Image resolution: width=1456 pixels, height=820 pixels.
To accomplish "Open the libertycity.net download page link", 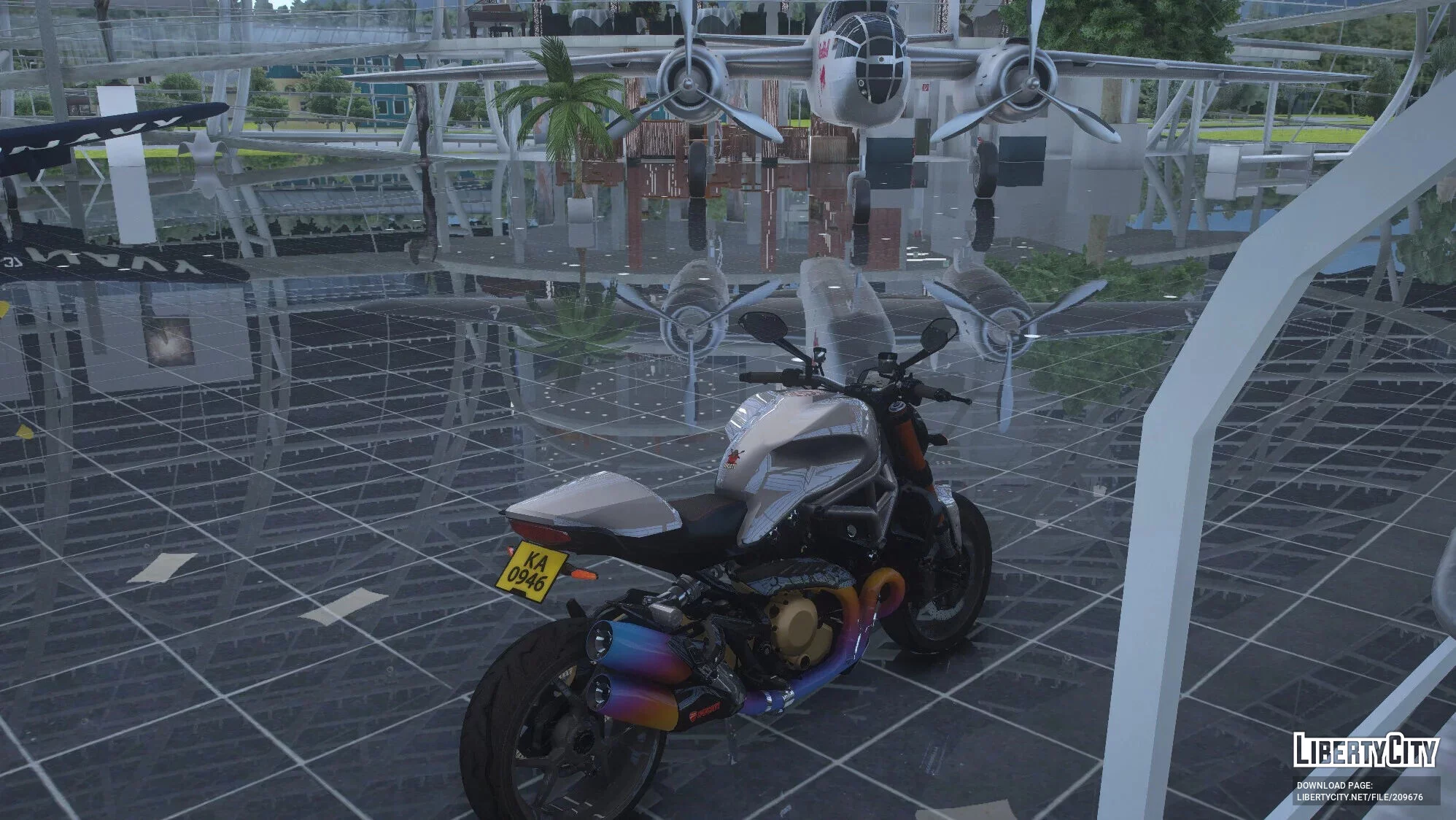I will [x=1359, y=797].
